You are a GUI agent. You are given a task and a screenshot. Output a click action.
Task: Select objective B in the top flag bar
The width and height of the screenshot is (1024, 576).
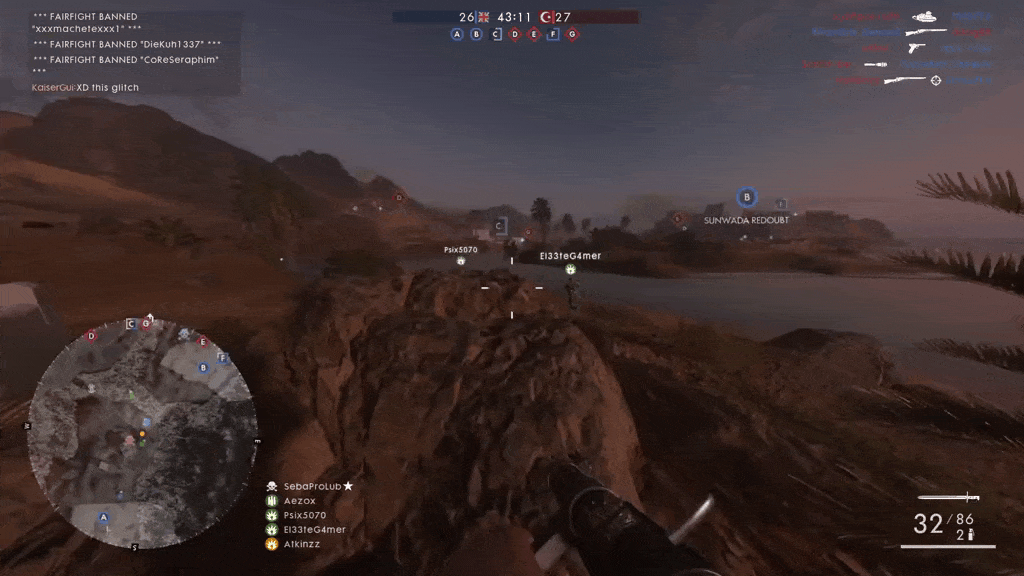point(476,34)
